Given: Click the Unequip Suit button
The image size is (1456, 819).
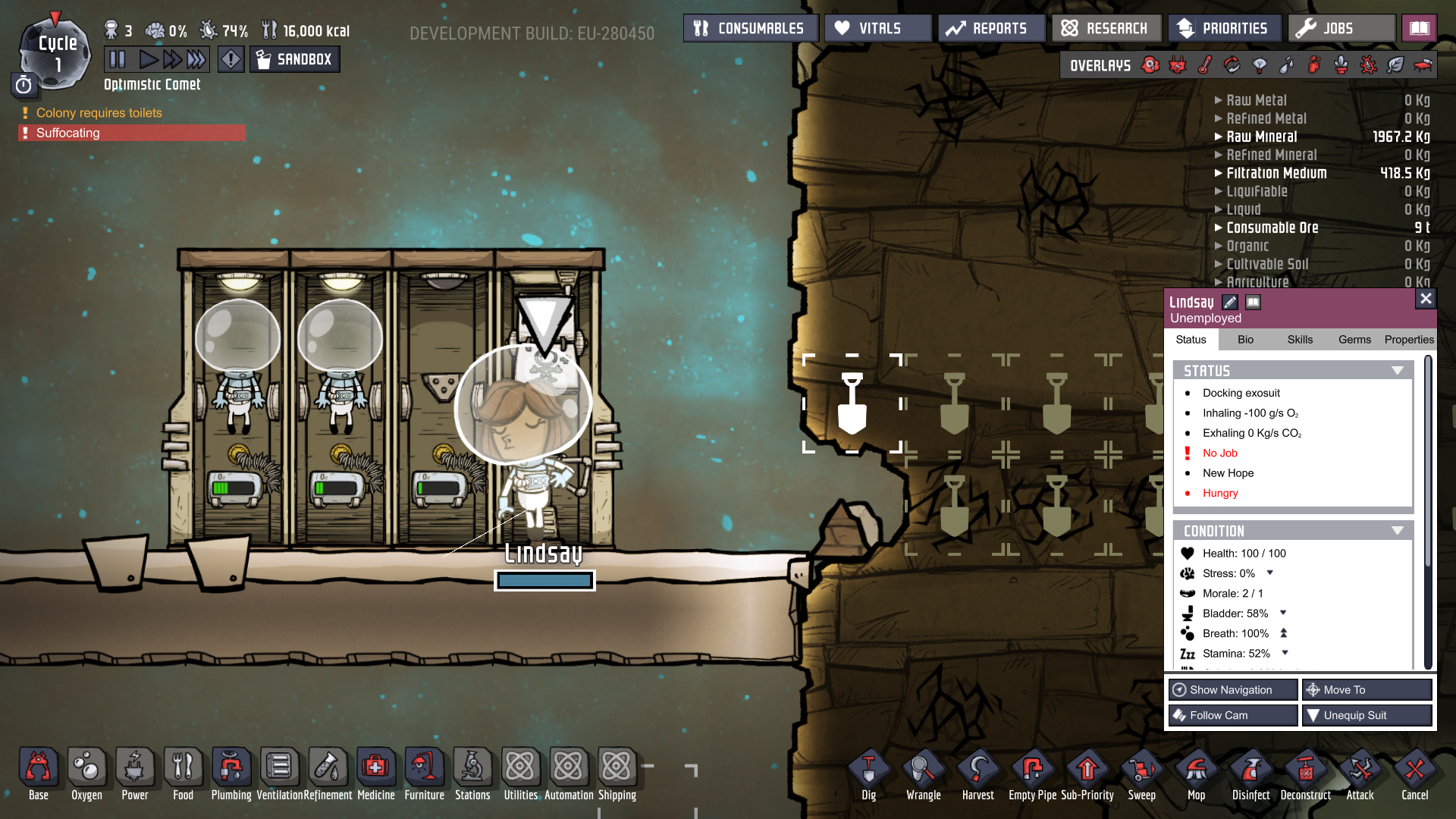Looking at the screenshot, I should point(1367,715).
